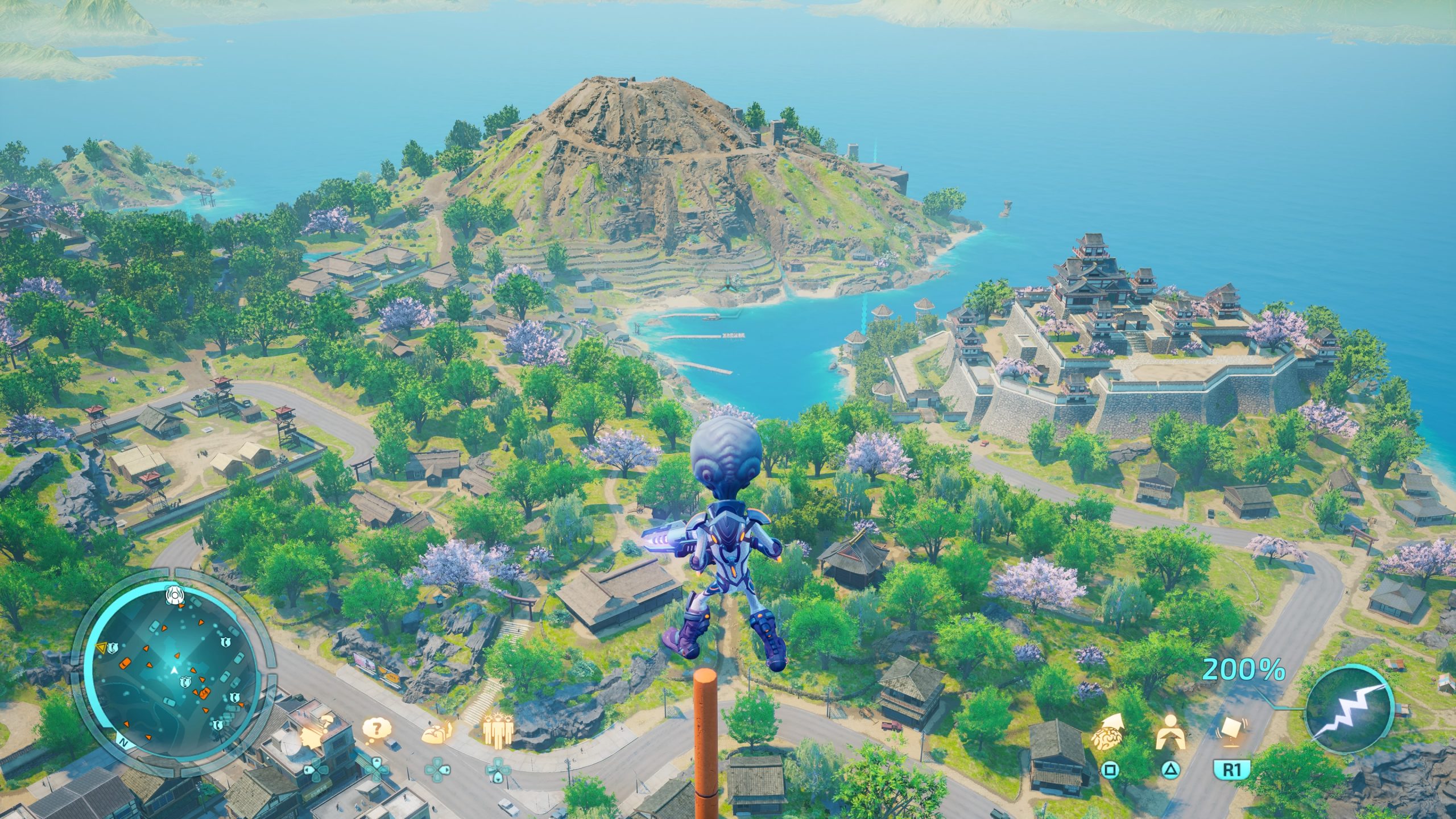Select the question mark thought bubble icon
This screenshot has height=819, width=1456.
click(377, 731)
